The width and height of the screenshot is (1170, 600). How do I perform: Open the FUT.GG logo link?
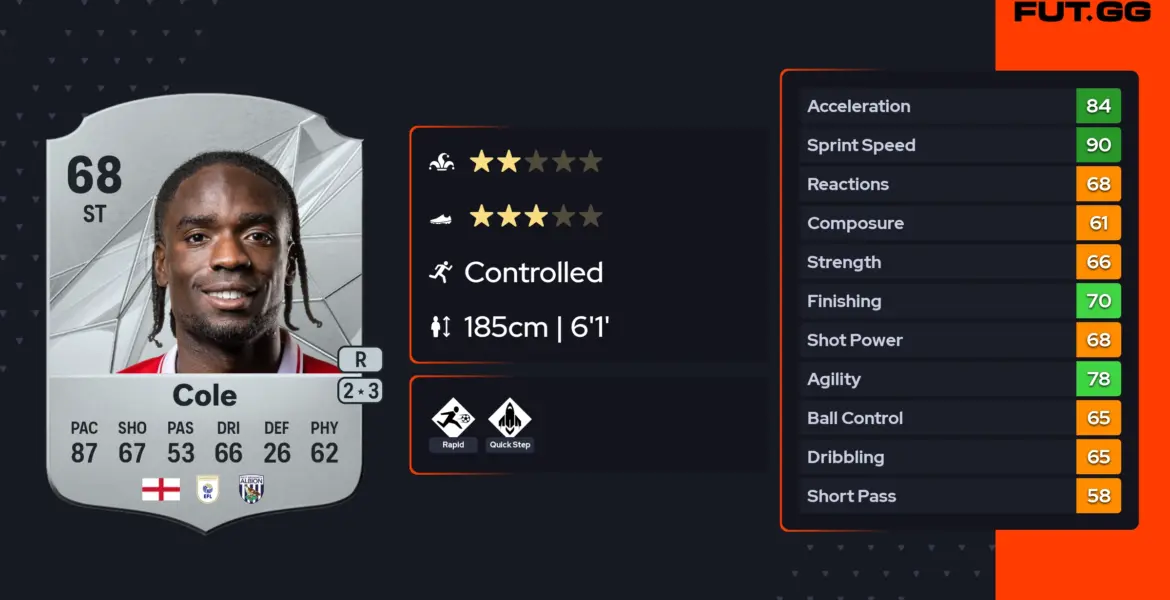[x=1081, y=12]
